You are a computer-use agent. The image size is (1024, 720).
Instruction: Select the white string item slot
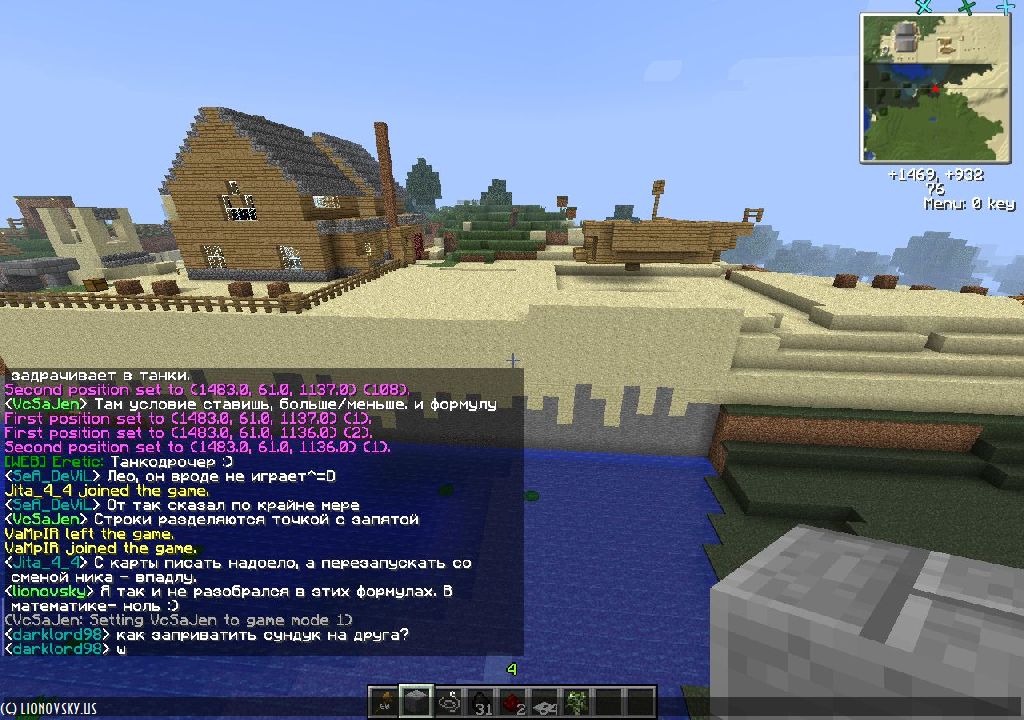[448, 702]
